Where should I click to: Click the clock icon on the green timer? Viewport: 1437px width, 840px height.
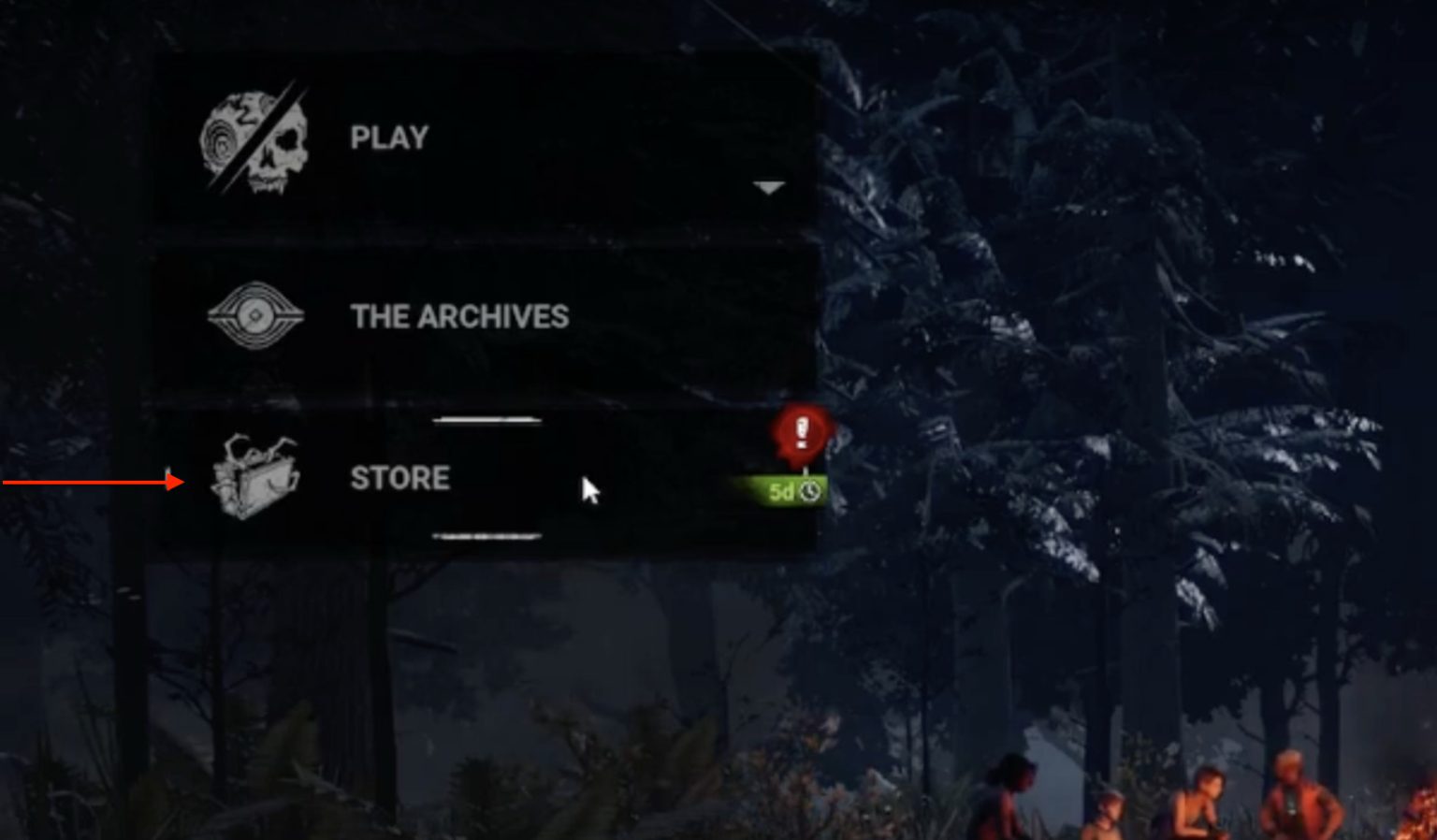click(810, 490)
